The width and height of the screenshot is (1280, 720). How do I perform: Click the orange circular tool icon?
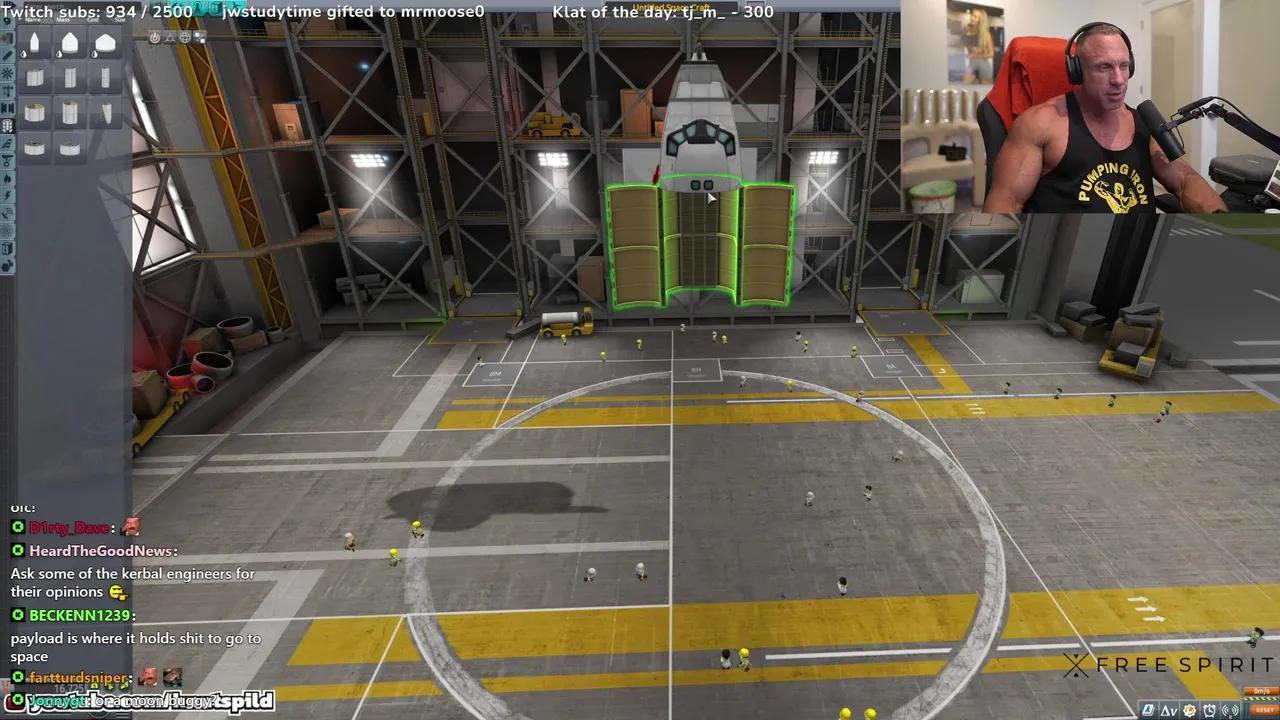tap(154, 38)
